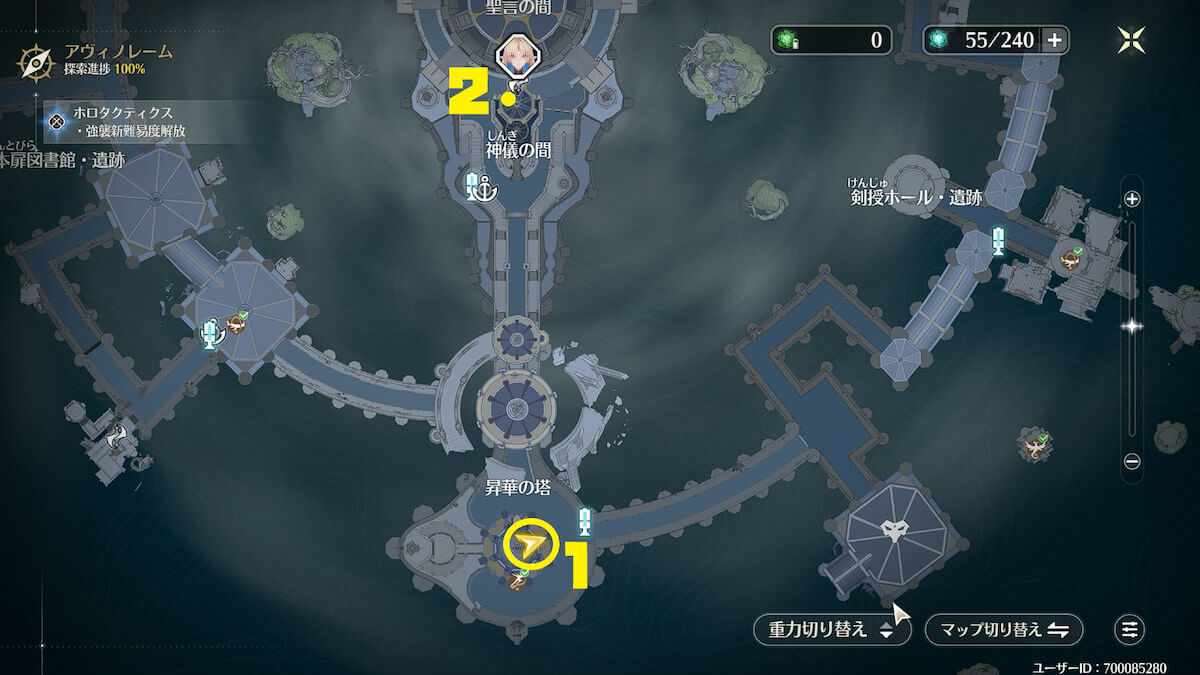Click the map zoom-in plus button
The image size is (1200, 675).
coord(1132,199)
